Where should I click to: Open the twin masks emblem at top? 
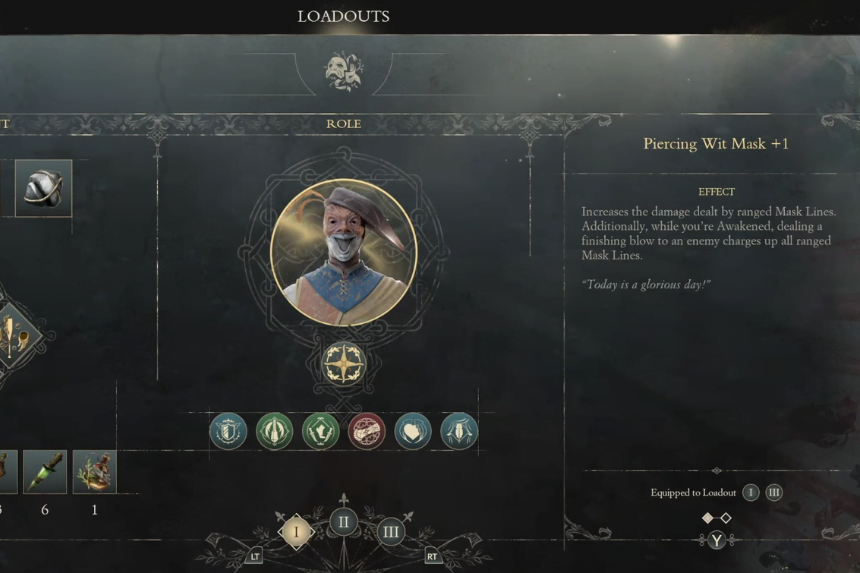tap(343, 71)
